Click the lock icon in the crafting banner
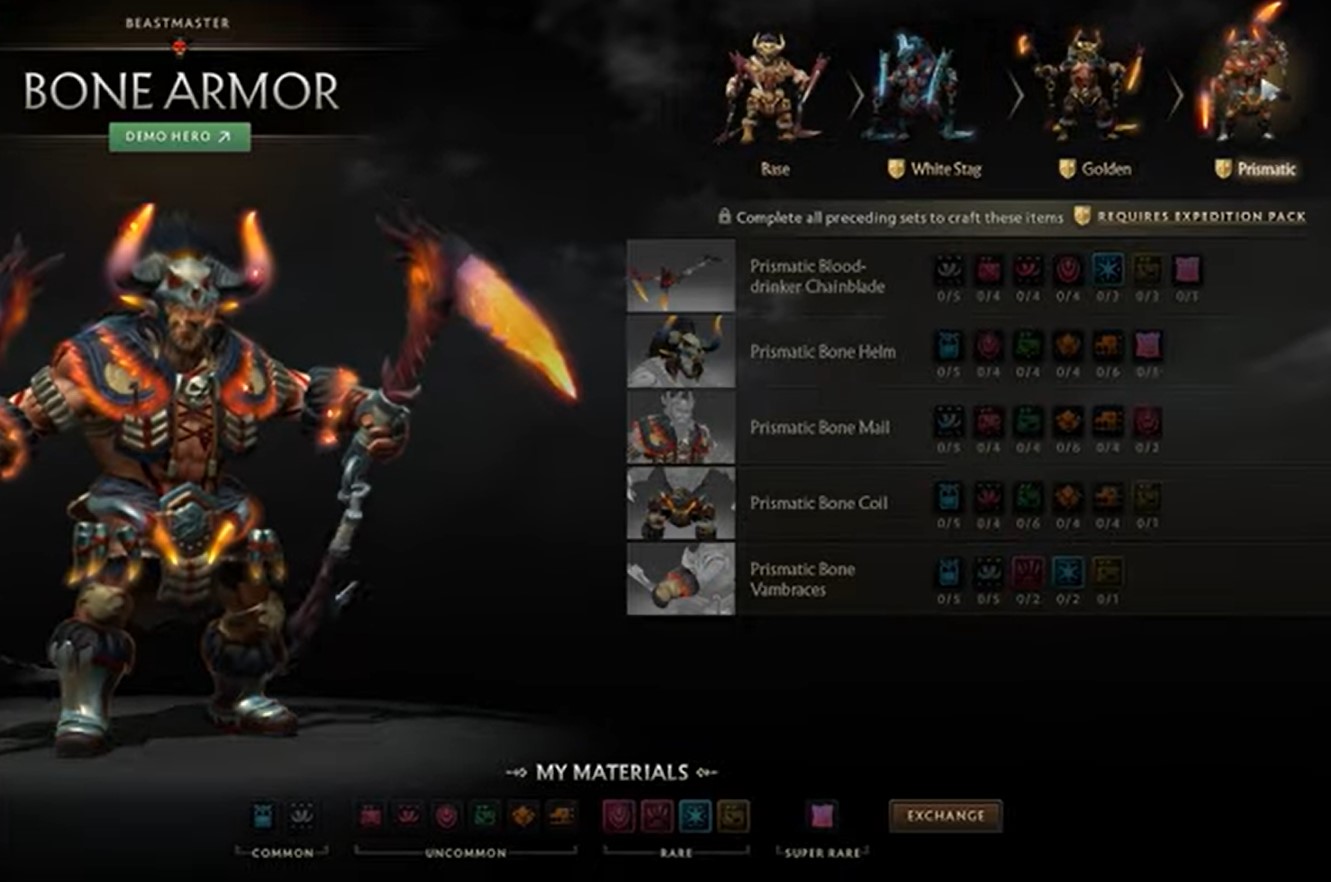 [723, 215]
